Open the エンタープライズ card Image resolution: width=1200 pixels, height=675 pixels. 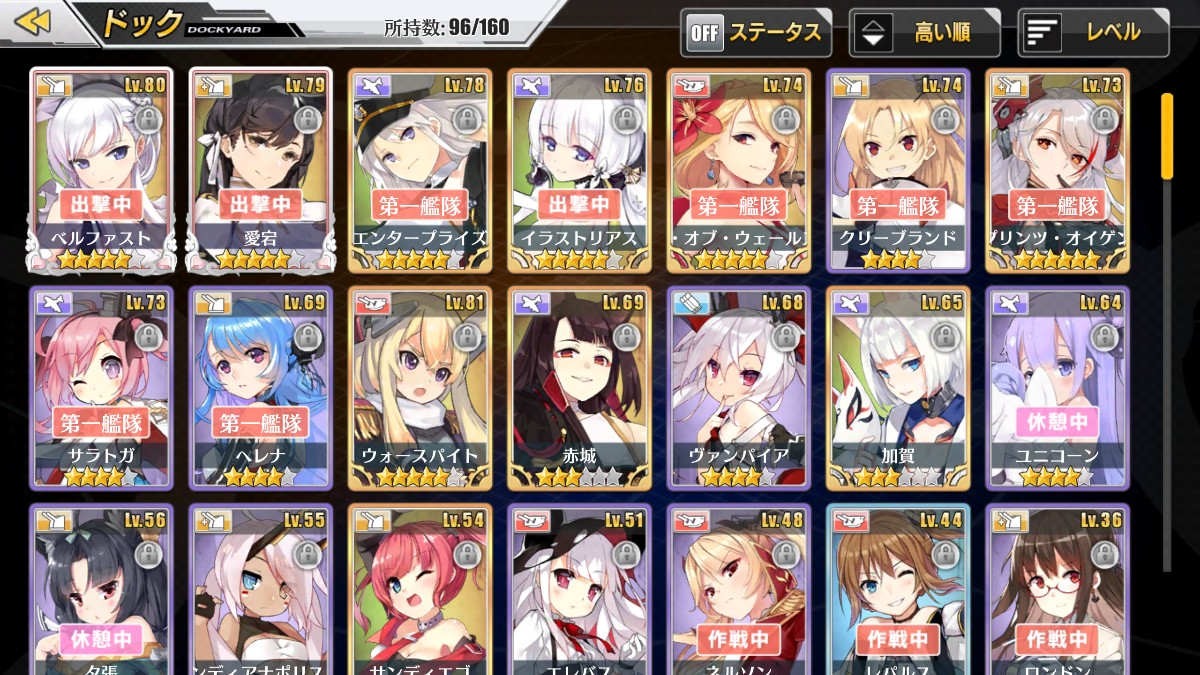tap(420, 170)
